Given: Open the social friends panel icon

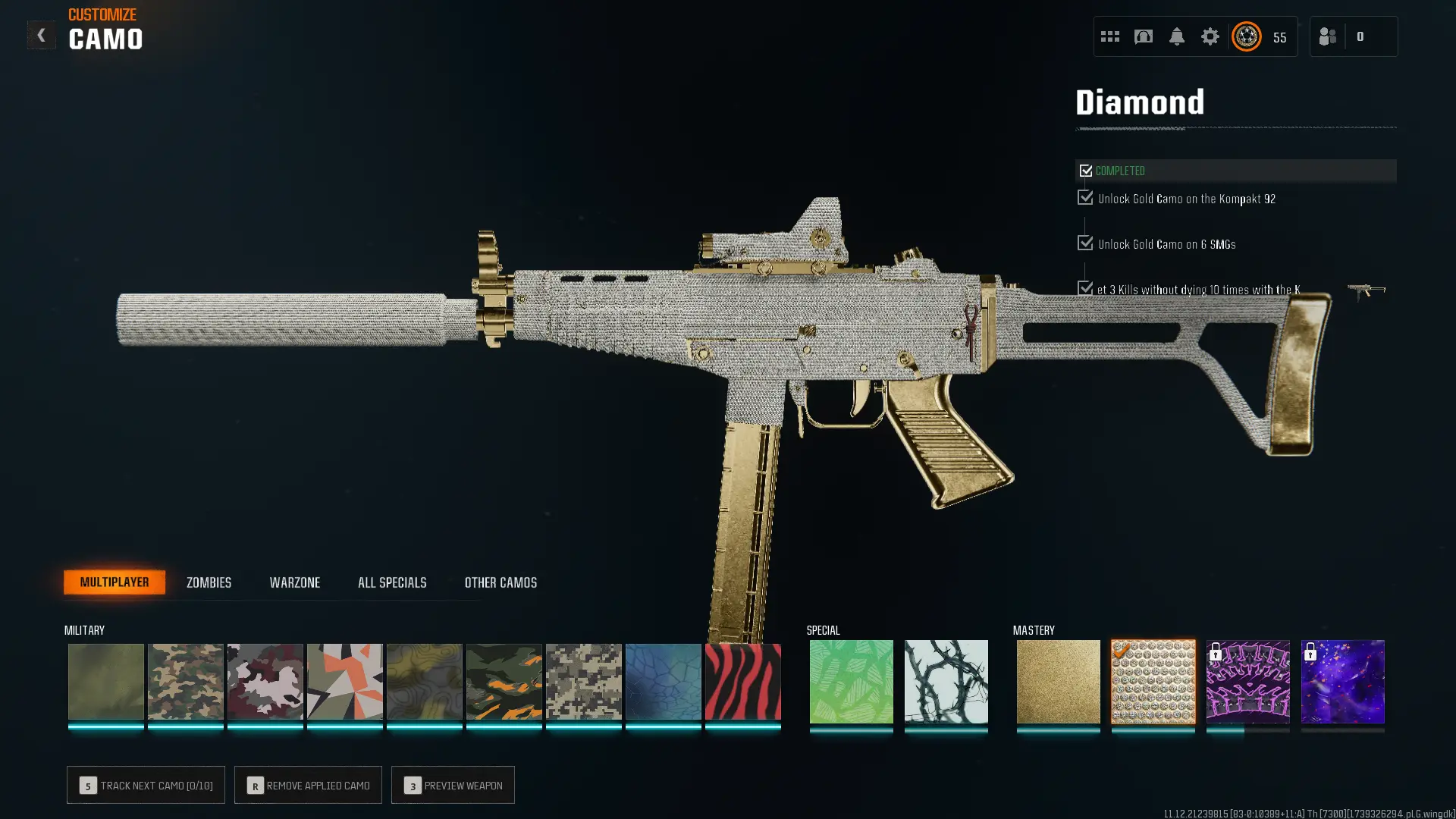Looking at the screenshot, I should click(1328, 36).
